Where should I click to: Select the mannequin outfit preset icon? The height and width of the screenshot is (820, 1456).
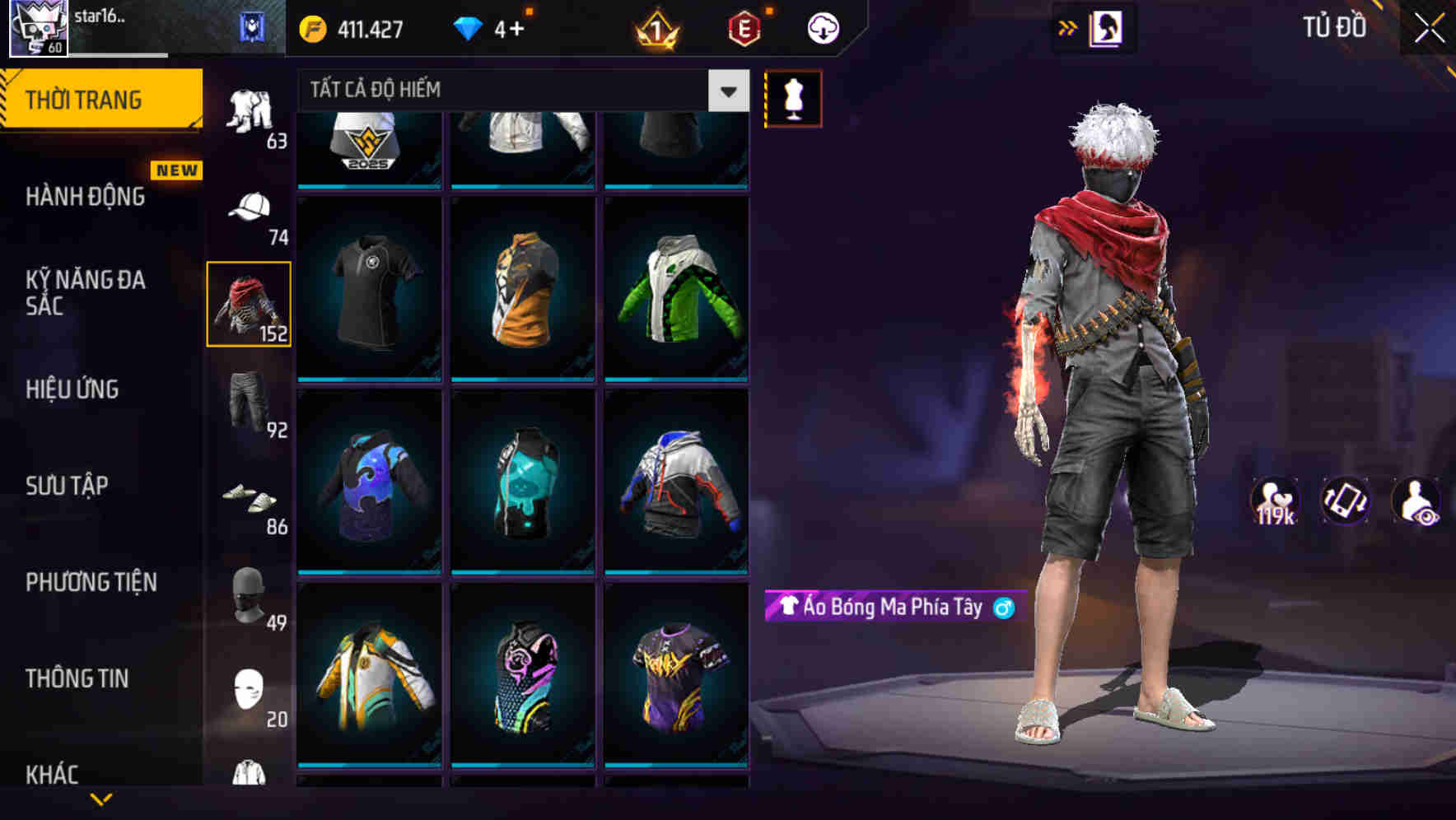(793, 97)
